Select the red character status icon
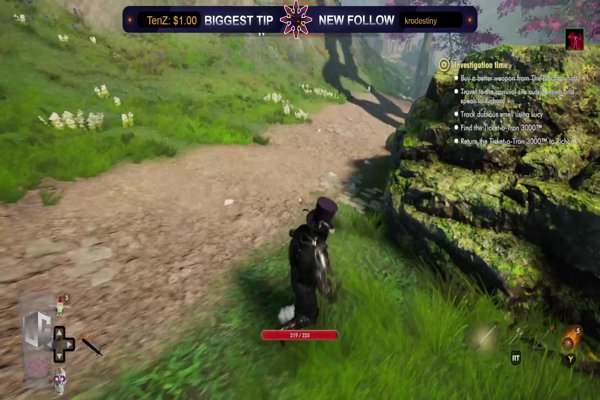The width and height of the screenshot is (600, 400). coord(575,40)
